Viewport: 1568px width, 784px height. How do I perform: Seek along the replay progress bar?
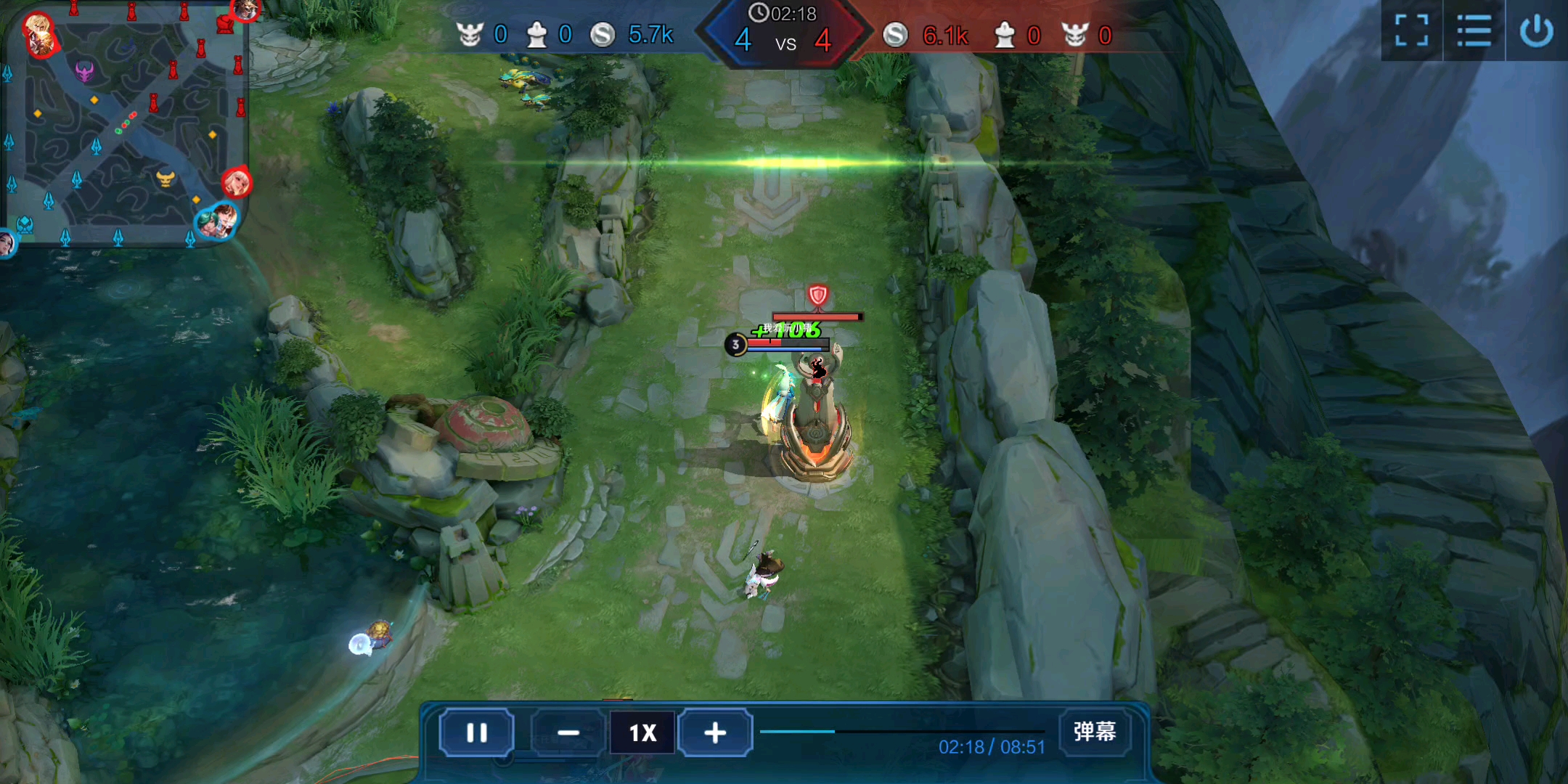902,731
